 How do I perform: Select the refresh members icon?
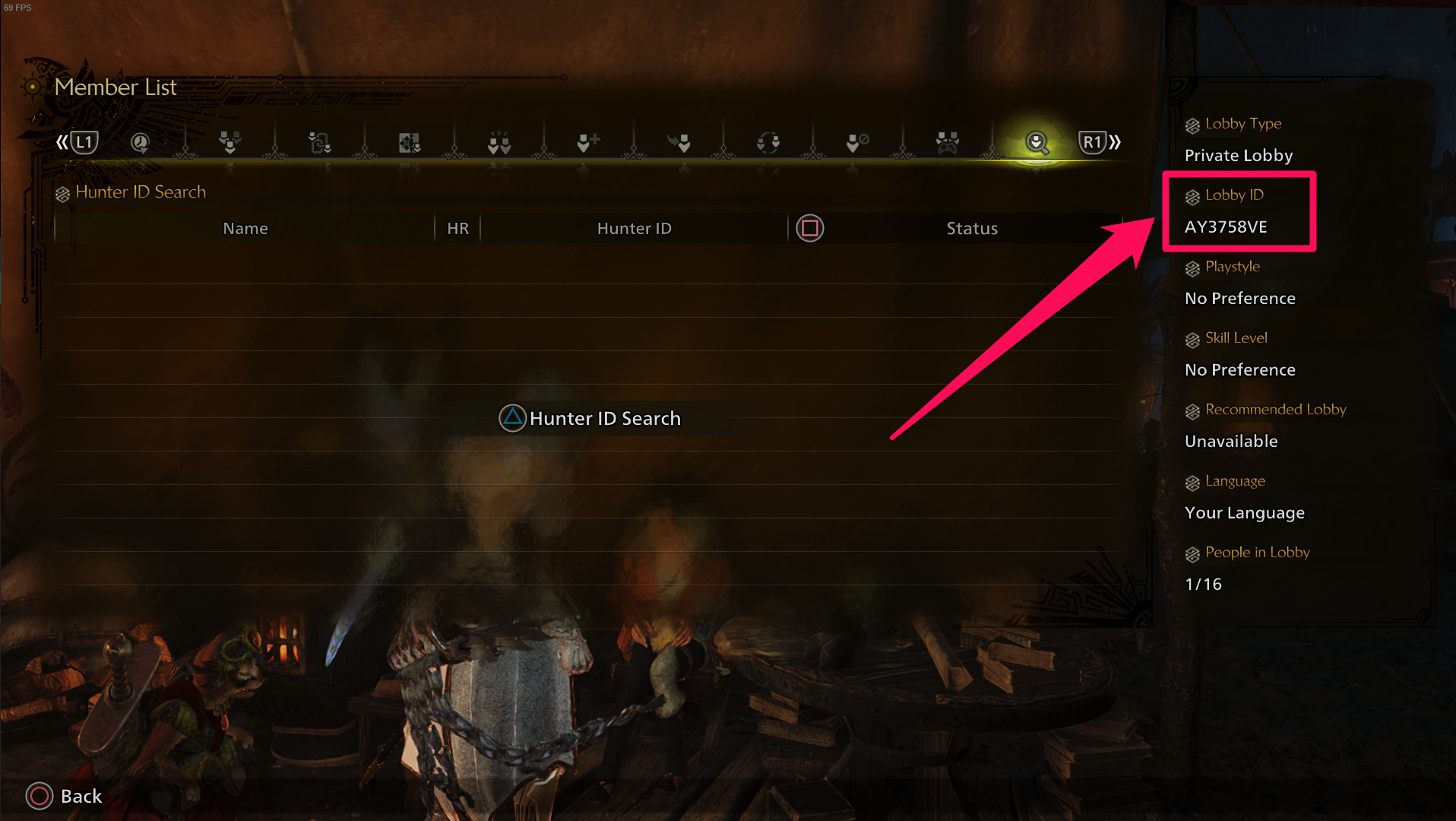769,142
